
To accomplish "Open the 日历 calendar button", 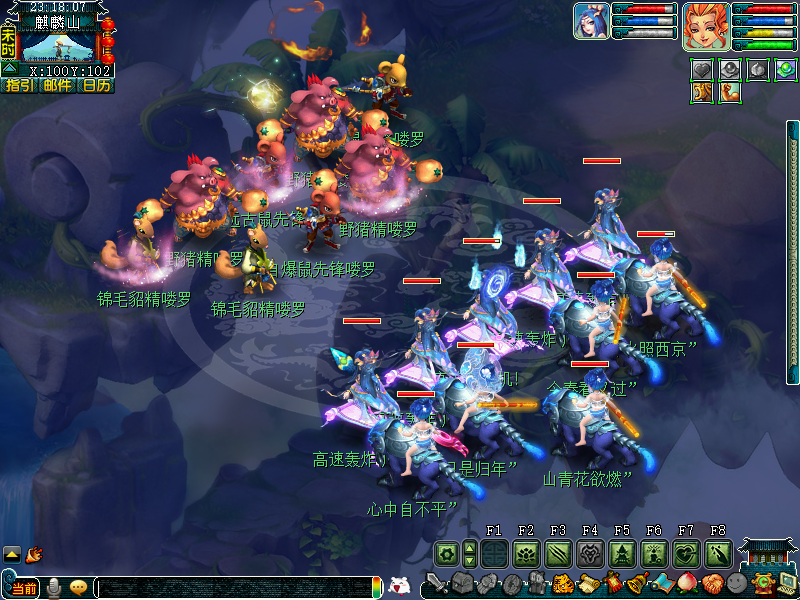I will (x=96, y=86).
